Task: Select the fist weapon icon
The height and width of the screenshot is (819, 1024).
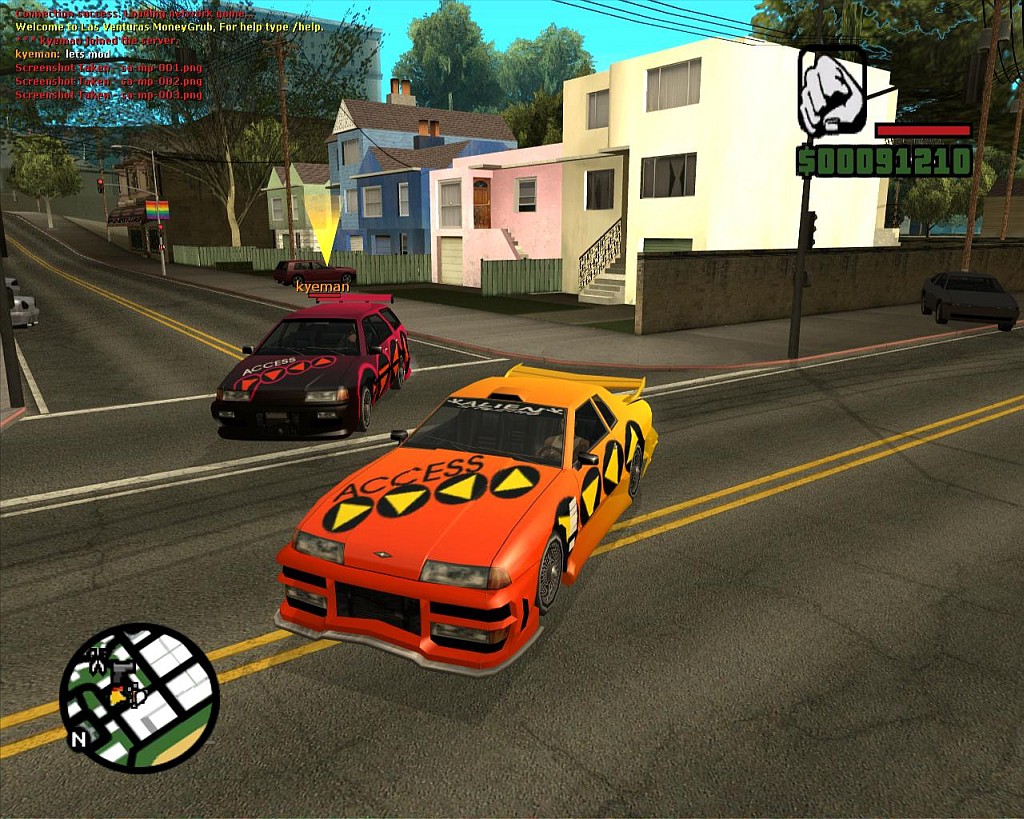Action: click(831, 92)
